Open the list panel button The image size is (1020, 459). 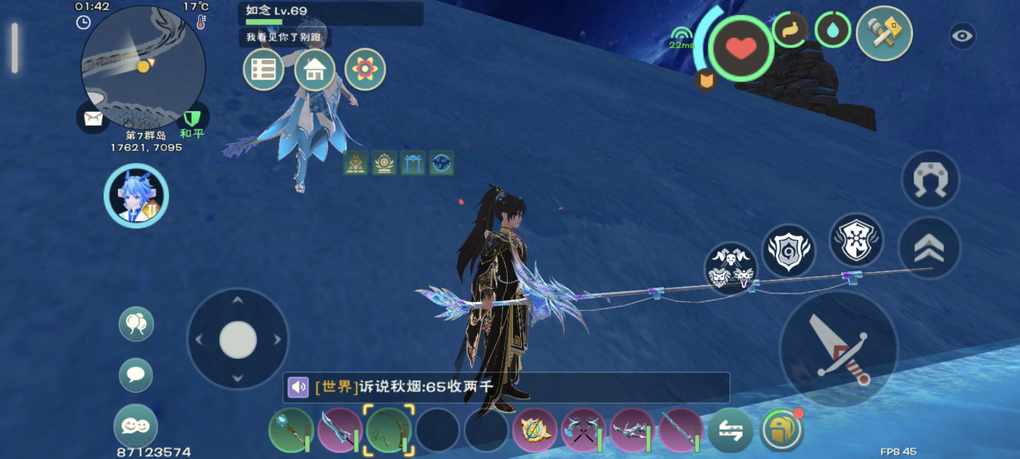[264, 69]
